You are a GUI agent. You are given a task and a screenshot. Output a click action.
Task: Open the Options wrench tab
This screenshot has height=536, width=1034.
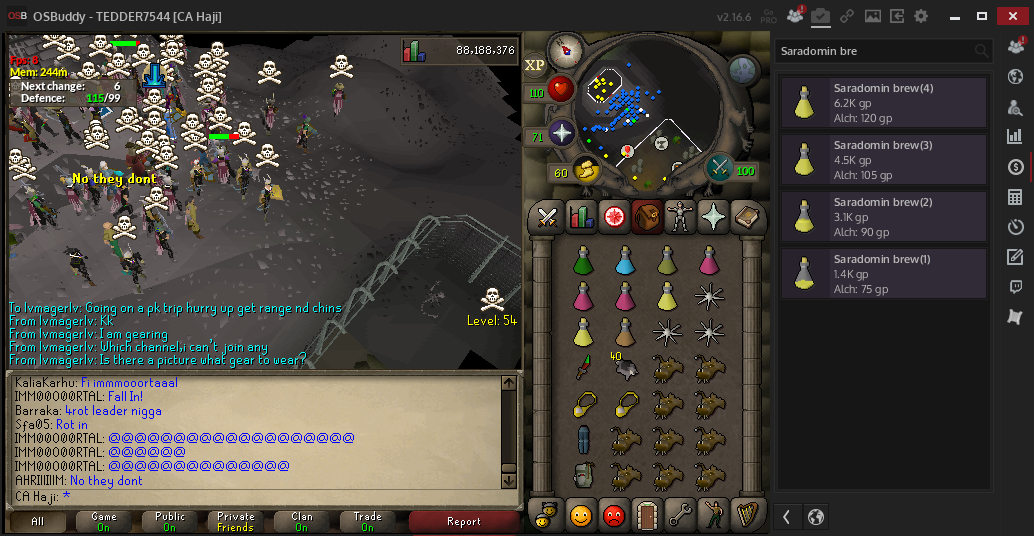(x=680, y=515)
